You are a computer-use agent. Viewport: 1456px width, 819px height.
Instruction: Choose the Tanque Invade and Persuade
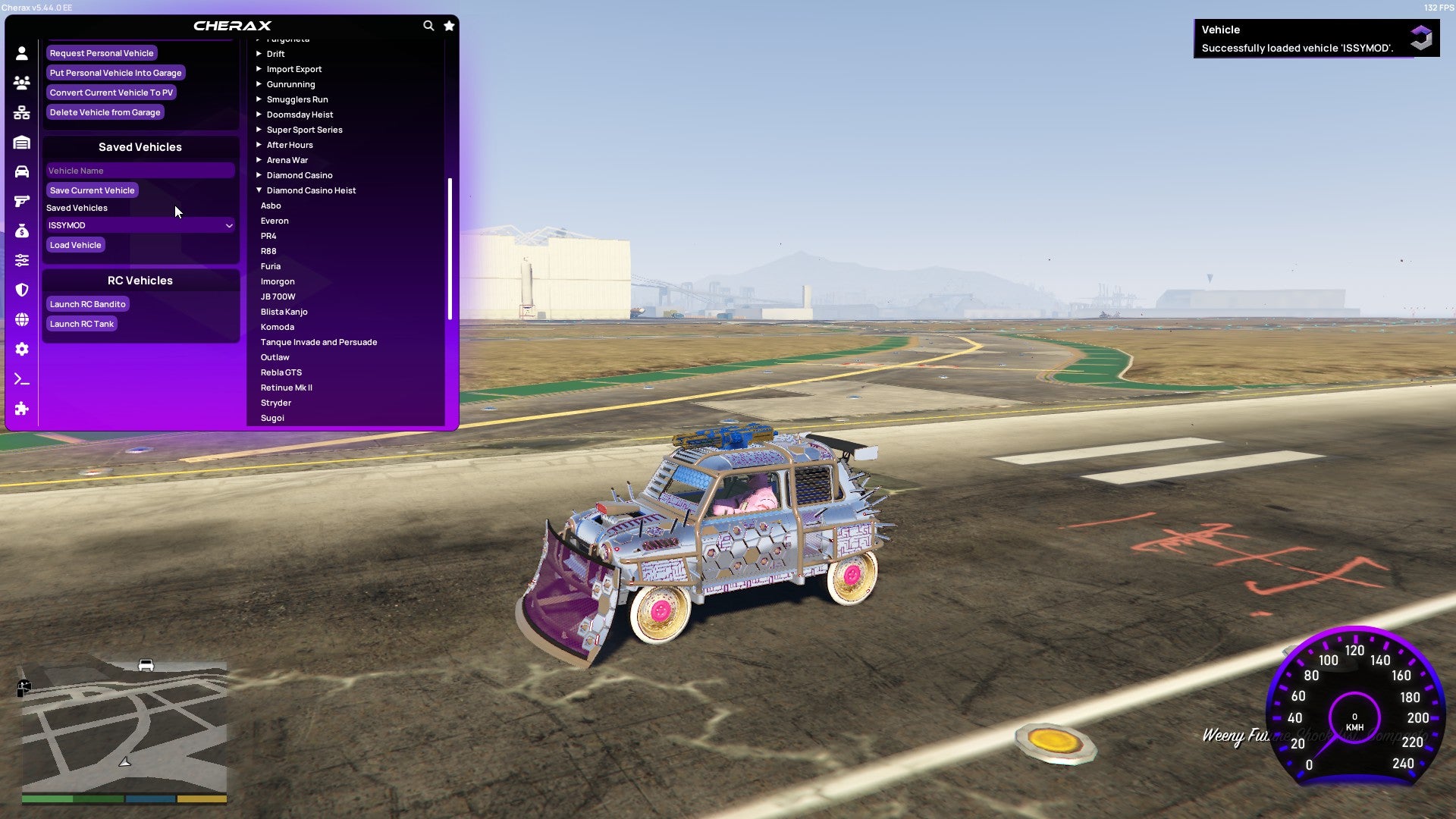[x=318, y=342]
